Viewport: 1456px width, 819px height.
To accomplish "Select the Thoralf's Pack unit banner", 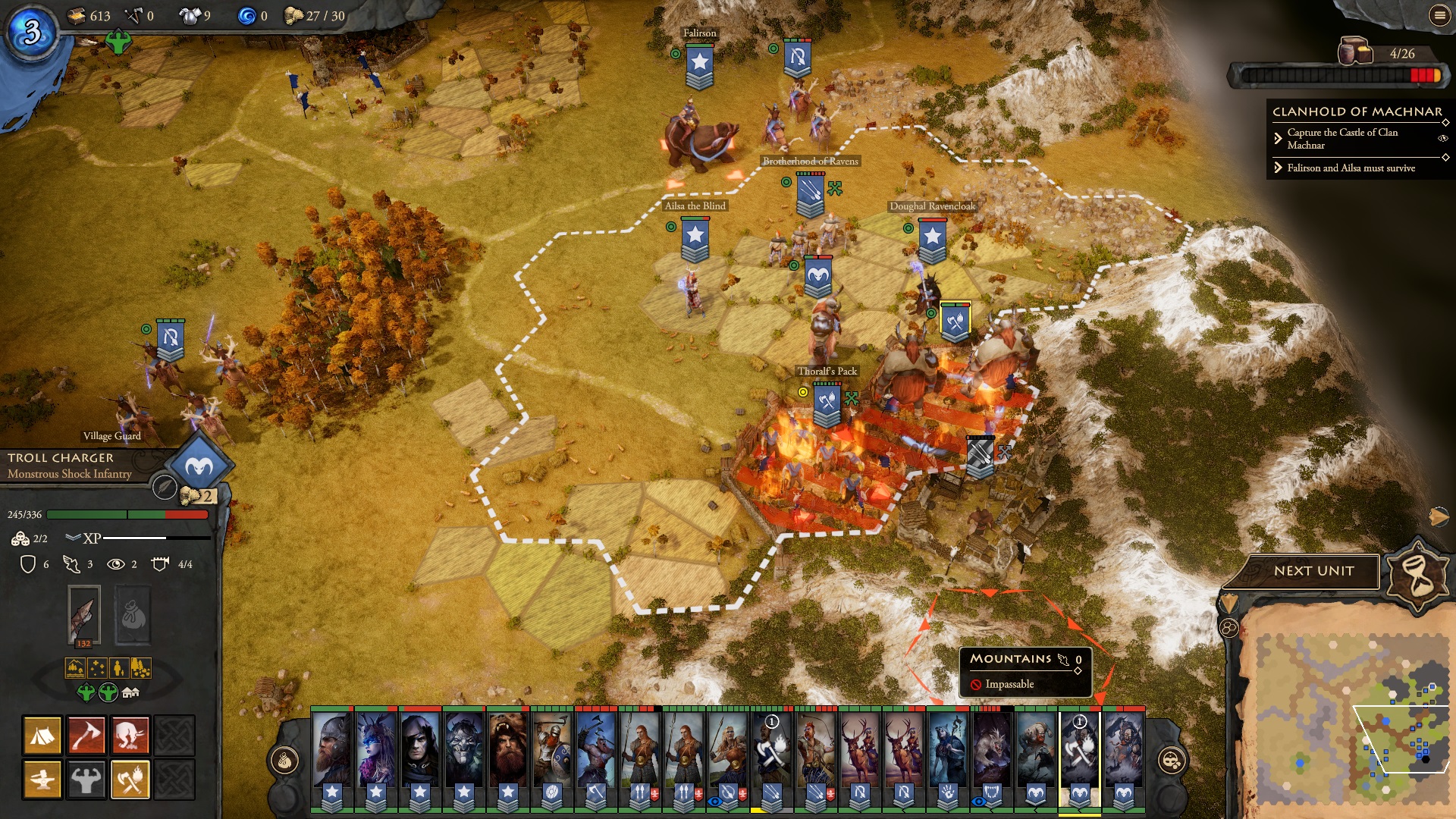I will (827, 402).
